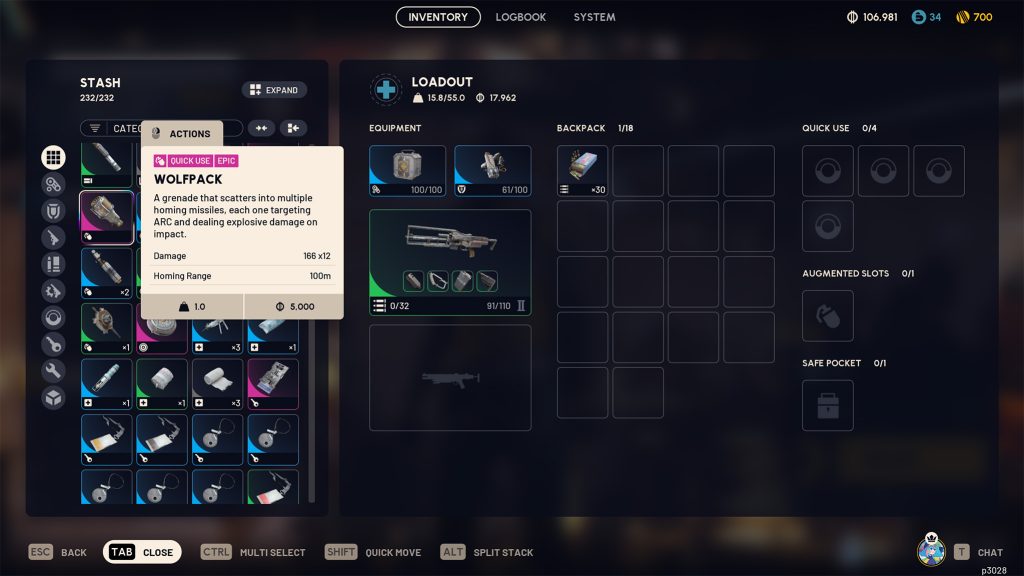Select the ammo stack in the backpack
Viewport: 1024px width, 576px height.
[582, 171]
